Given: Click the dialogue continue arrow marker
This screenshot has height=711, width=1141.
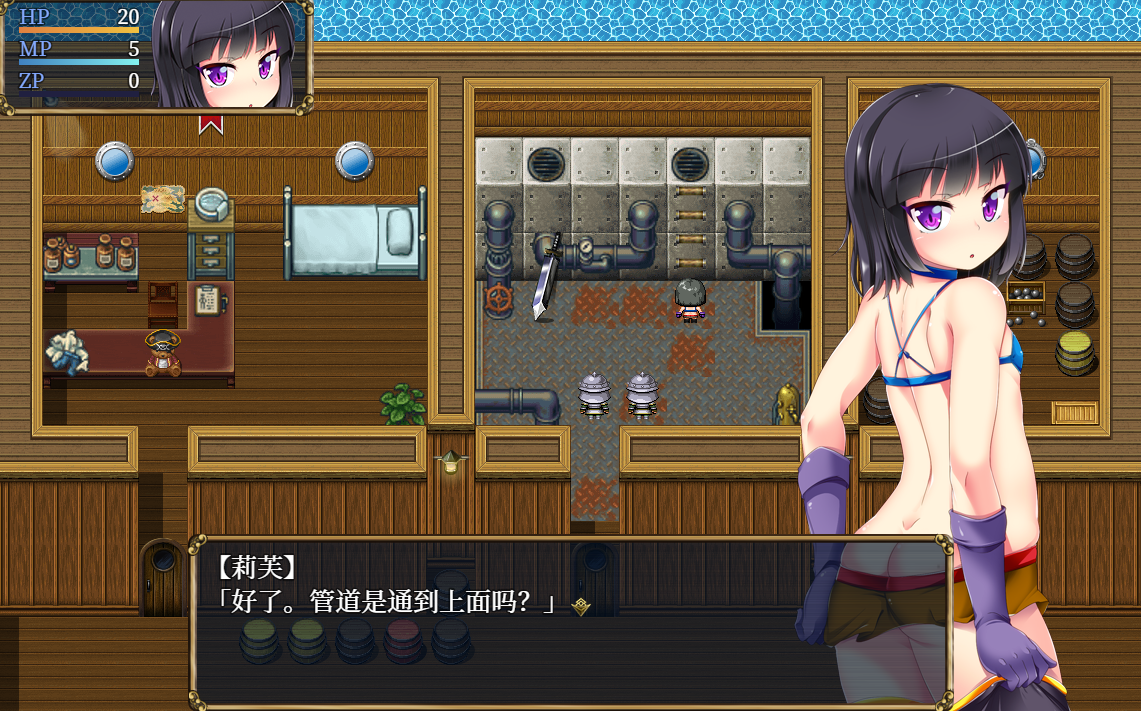Looking at the screenshot, I should (x=580, y=605).
